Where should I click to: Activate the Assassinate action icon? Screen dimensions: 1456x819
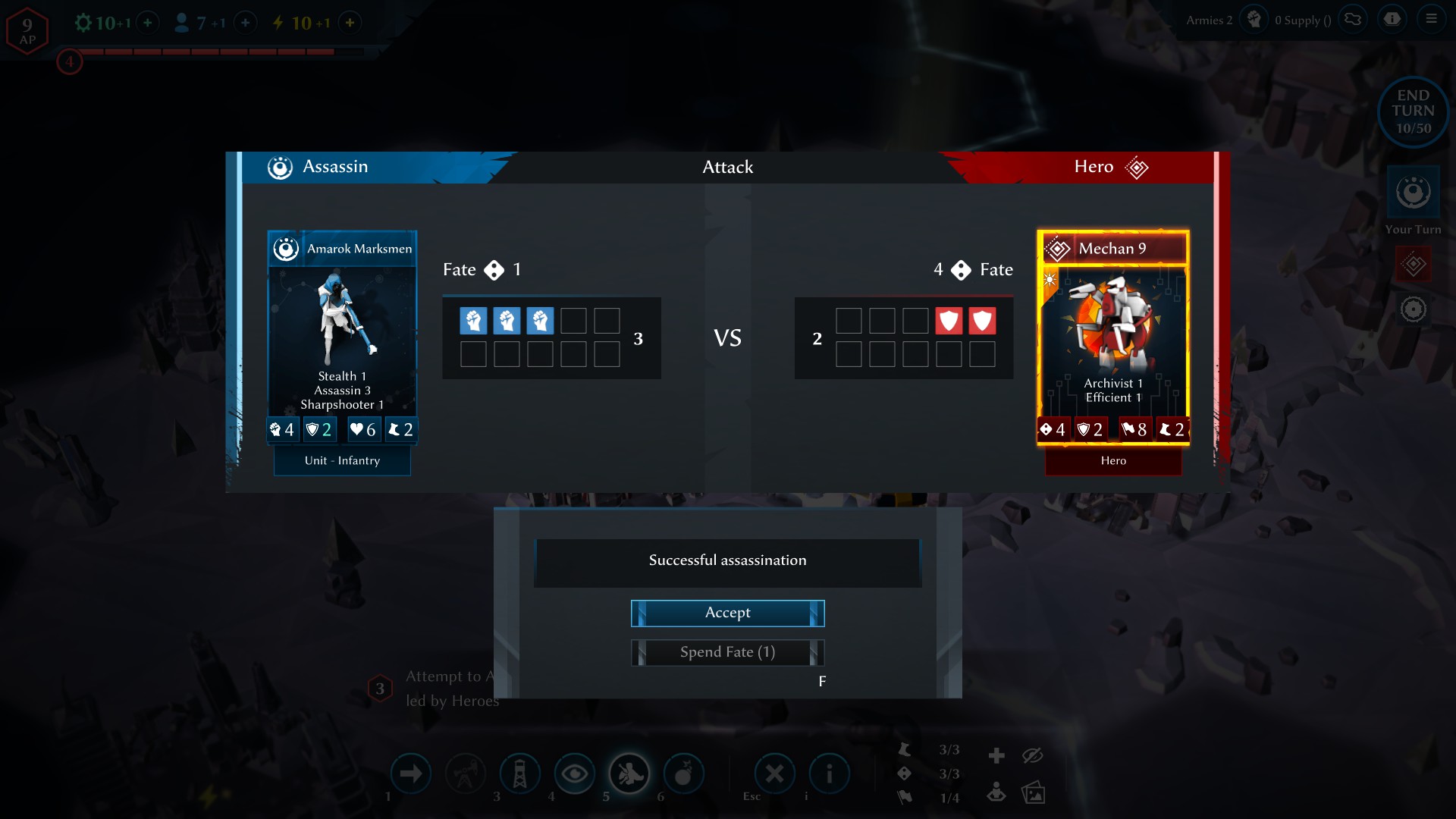coord(629,773)
